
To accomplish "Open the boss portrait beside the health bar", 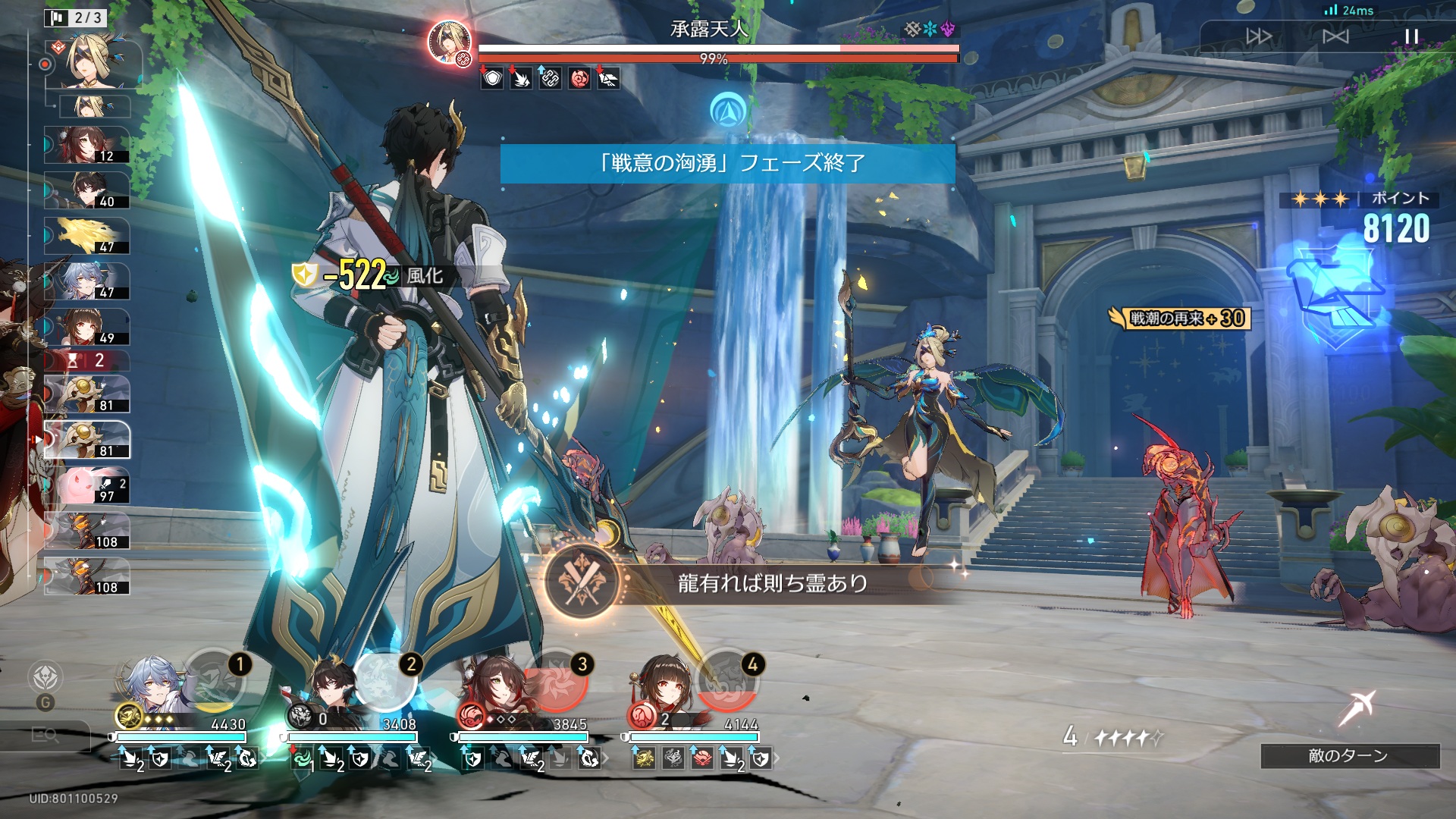I will click(x=450, y=42).
